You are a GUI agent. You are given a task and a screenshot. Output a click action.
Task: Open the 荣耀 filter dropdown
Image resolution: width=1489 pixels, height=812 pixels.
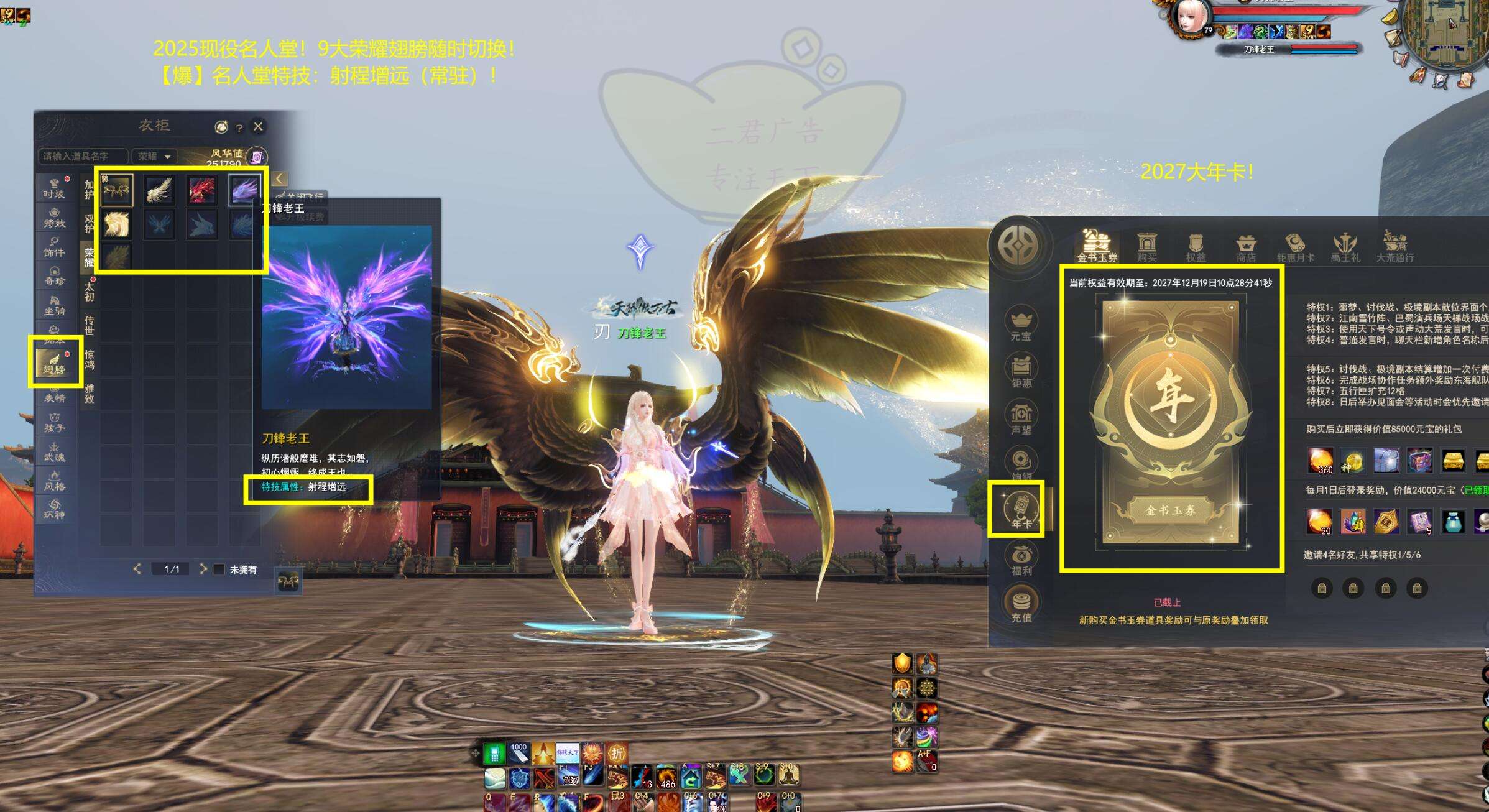[x=154, y=157]
